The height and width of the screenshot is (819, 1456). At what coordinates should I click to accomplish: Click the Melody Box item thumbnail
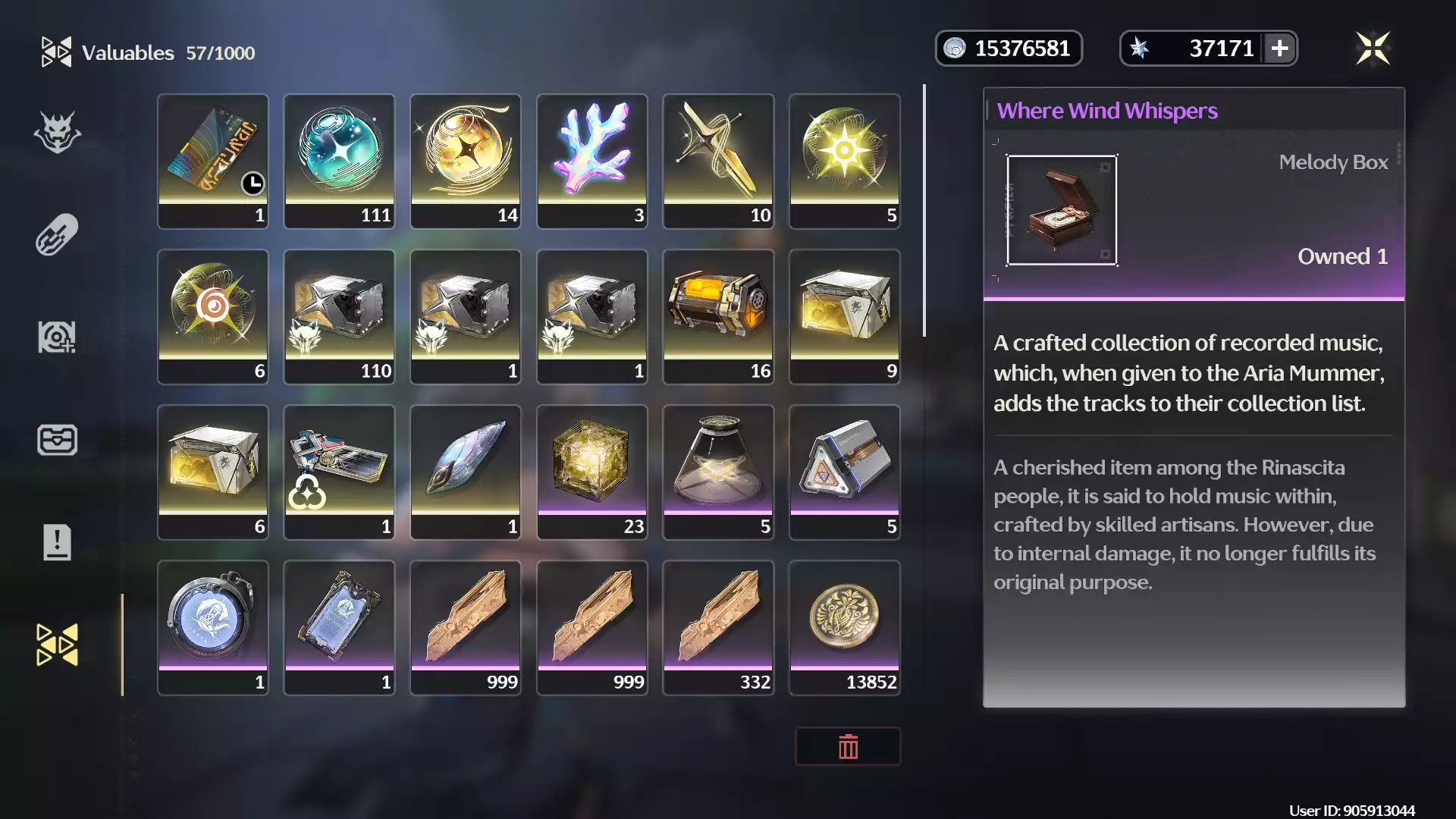pos(1062,210)
